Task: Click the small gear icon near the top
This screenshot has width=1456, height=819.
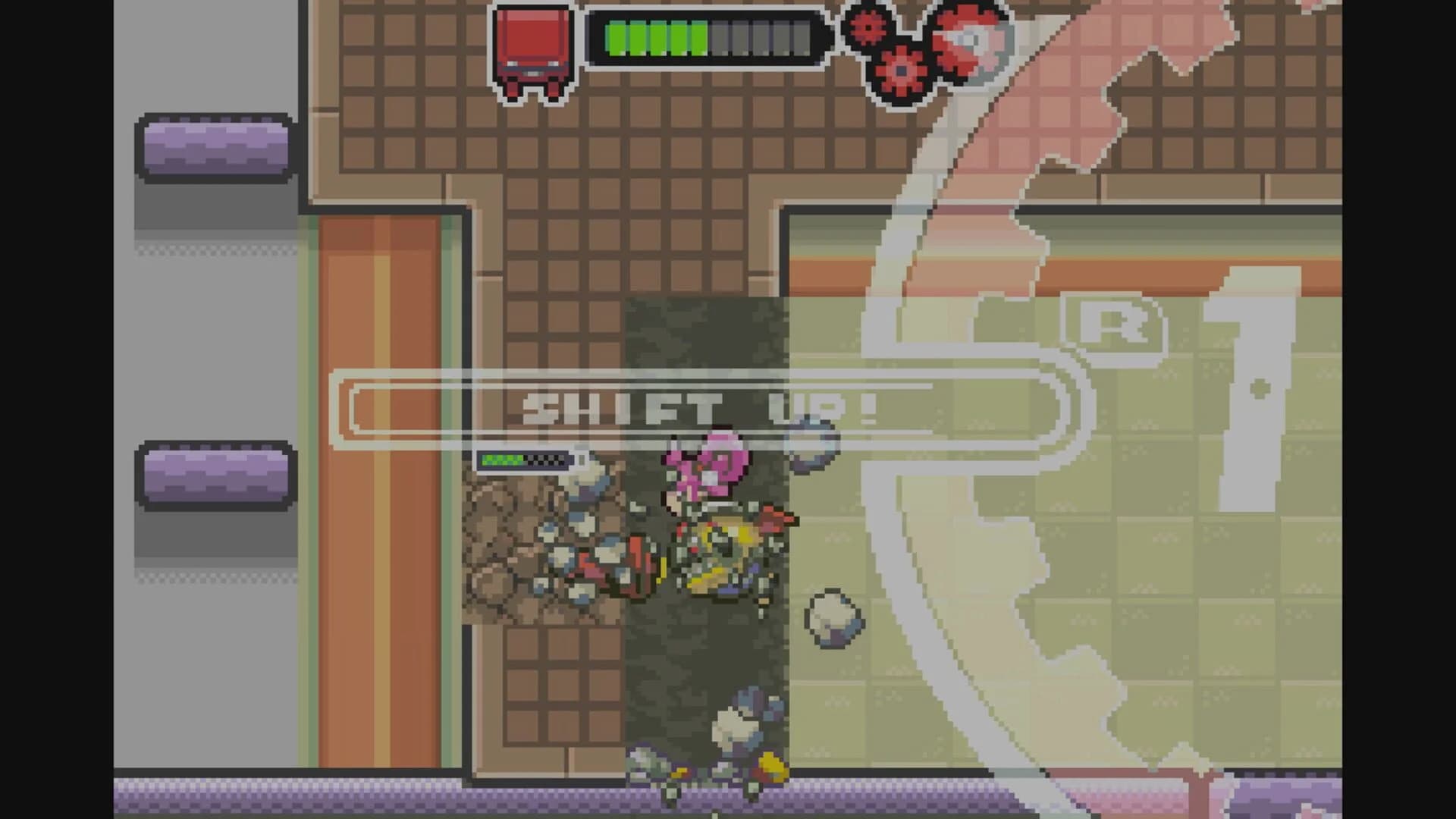Action: pos(866,27)
